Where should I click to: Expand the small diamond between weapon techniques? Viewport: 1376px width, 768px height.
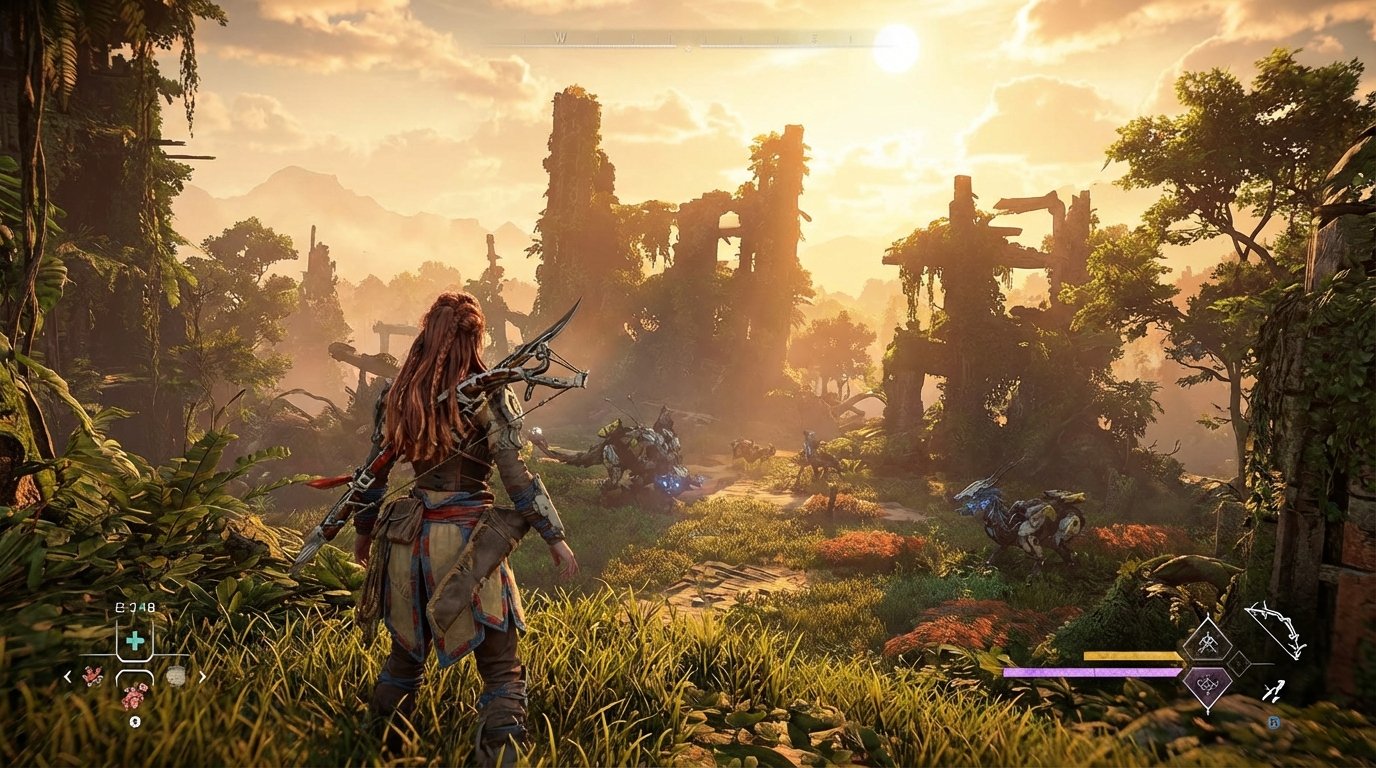pyautogui.click(x=1239, y=663)
